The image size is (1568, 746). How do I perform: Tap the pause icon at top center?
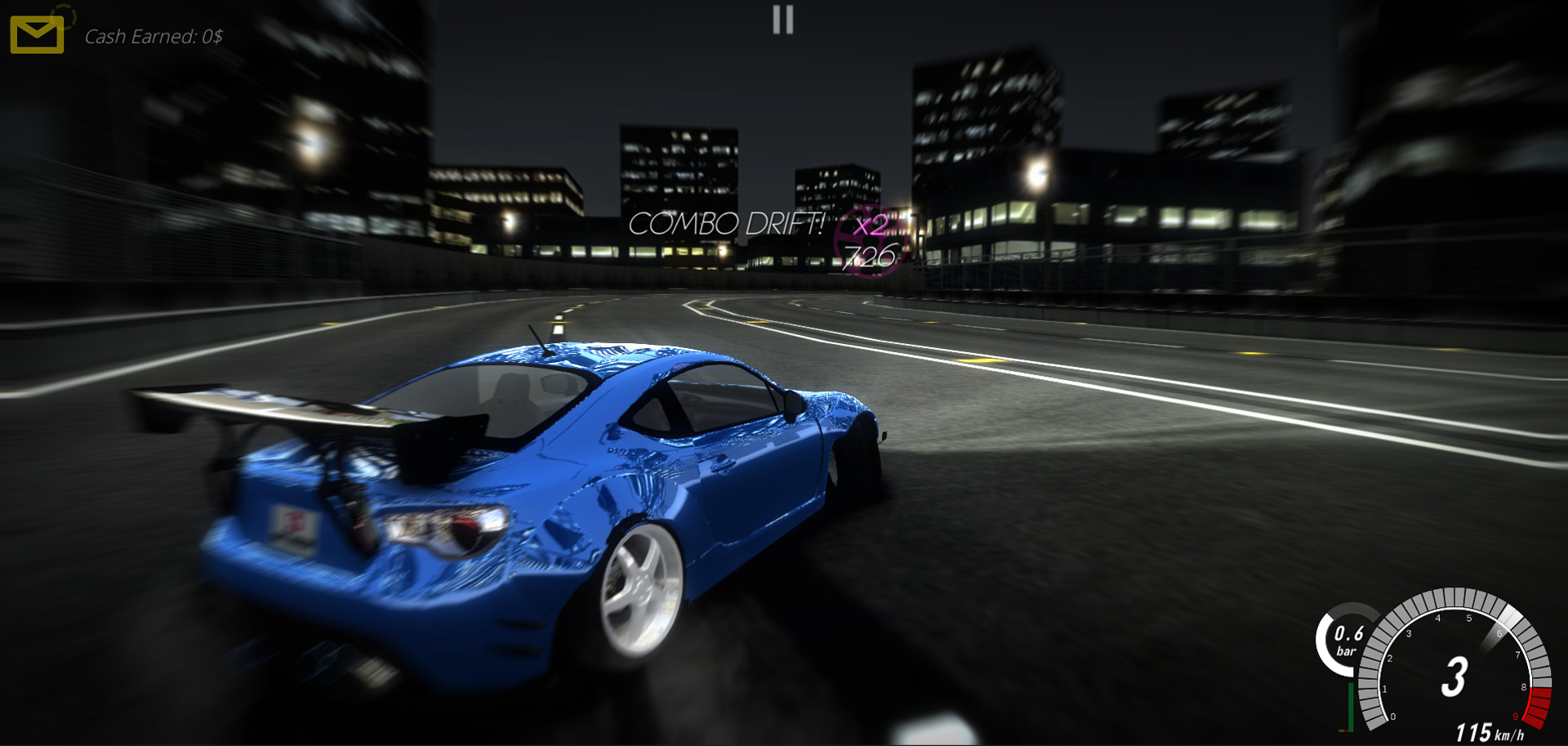782,20
